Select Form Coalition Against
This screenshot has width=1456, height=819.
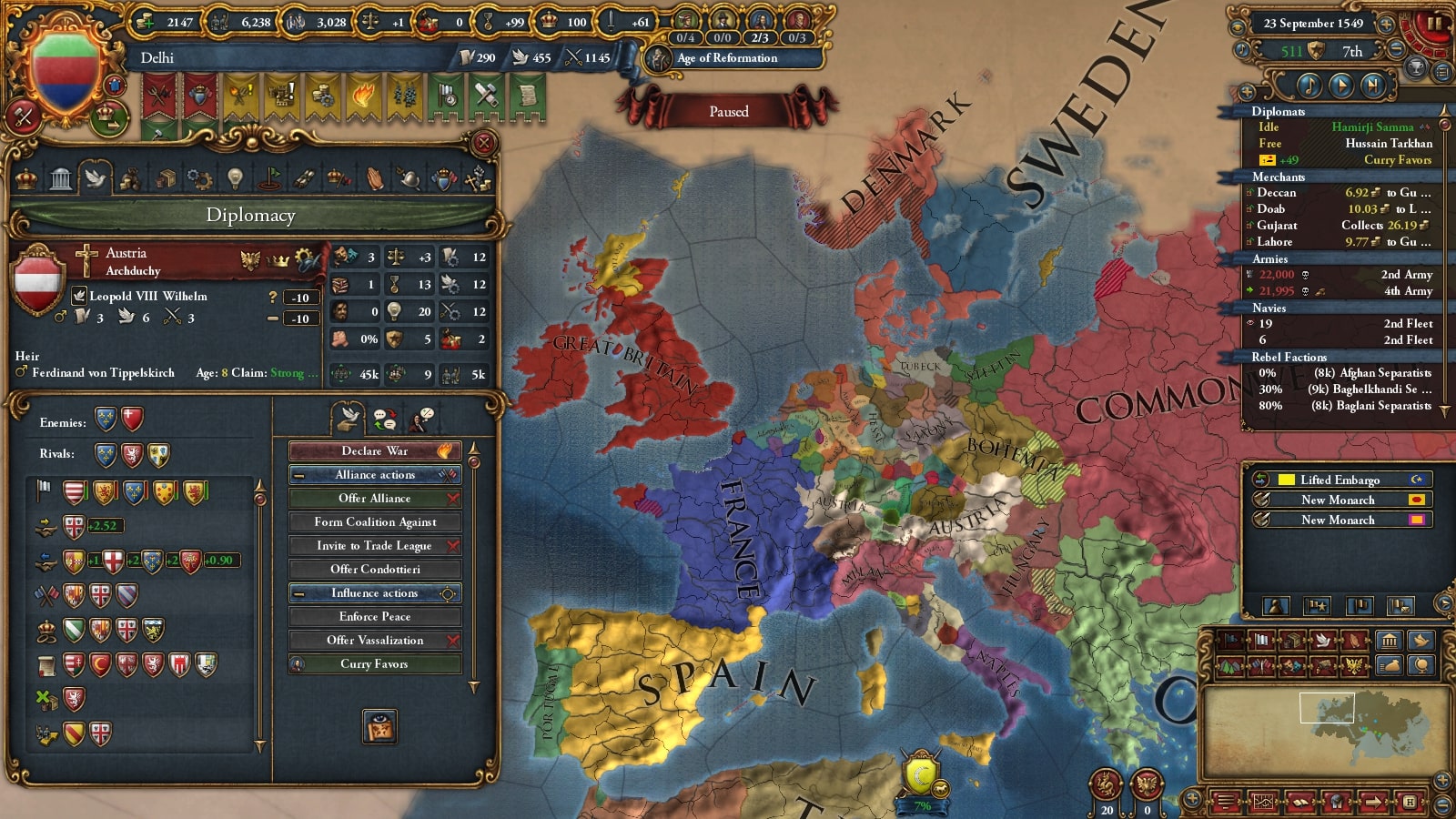pyautogui.click(x=375, y=522)
